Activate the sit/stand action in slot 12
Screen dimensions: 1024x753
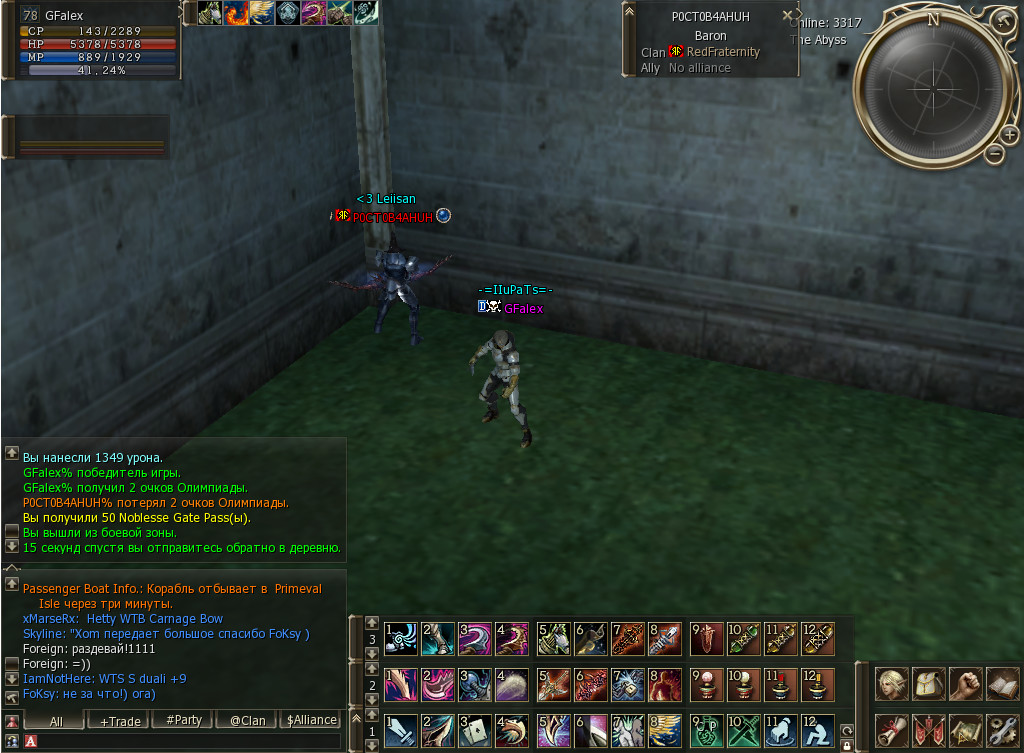click(x=818, y=732)
